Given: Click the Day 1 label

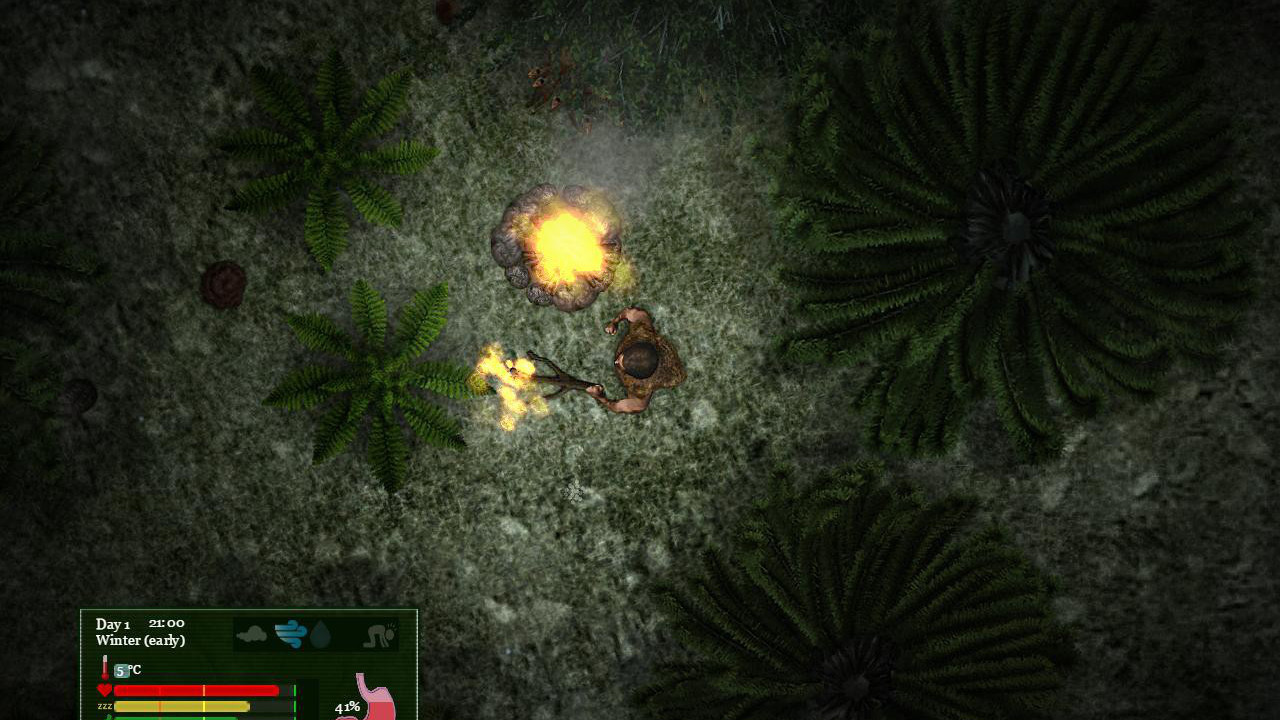Looking at the screenshot, I should click(112, 624).
